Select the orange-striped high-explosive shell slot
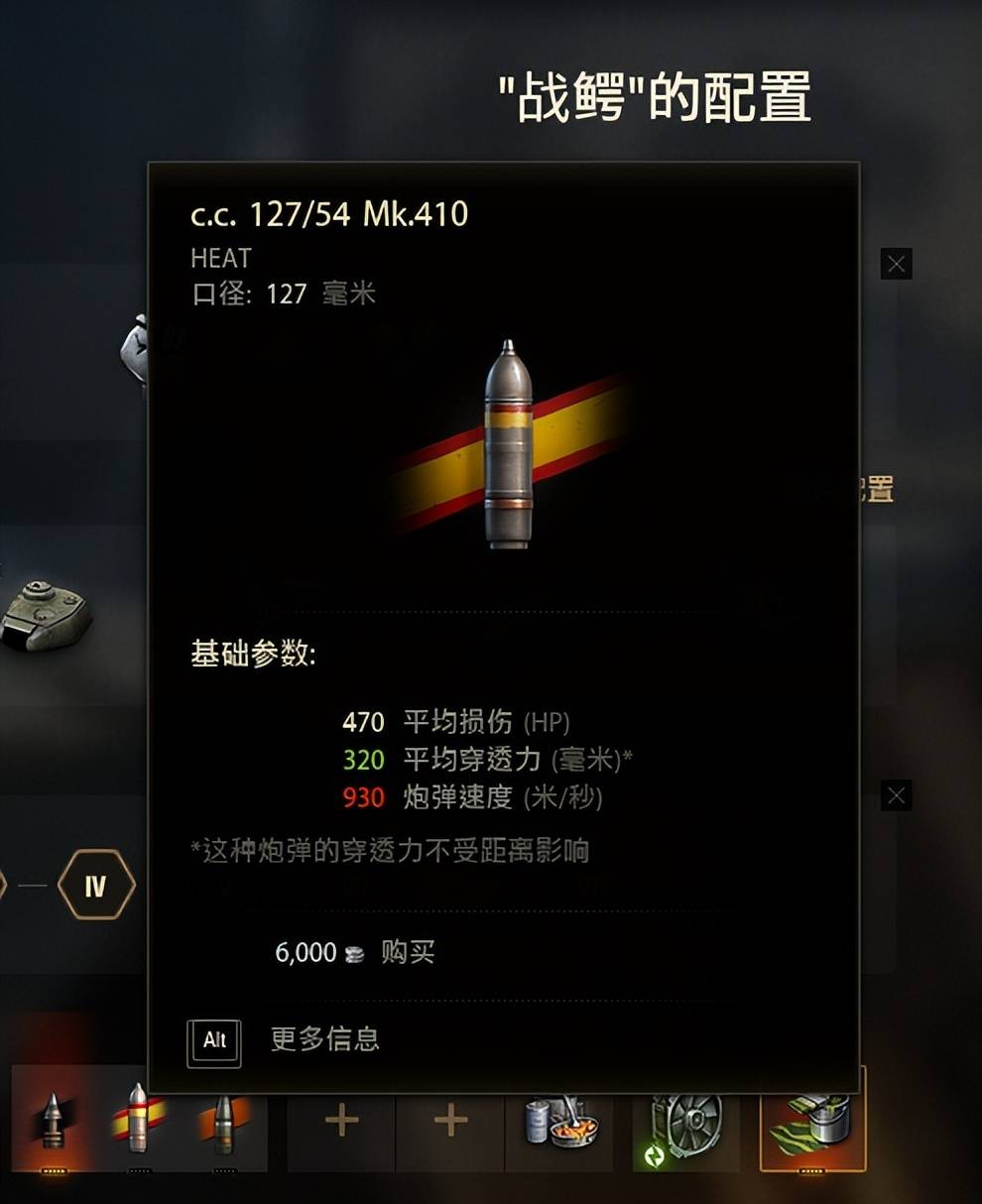Viewport: 982px width, 1204px height. tap(223, 1119)
